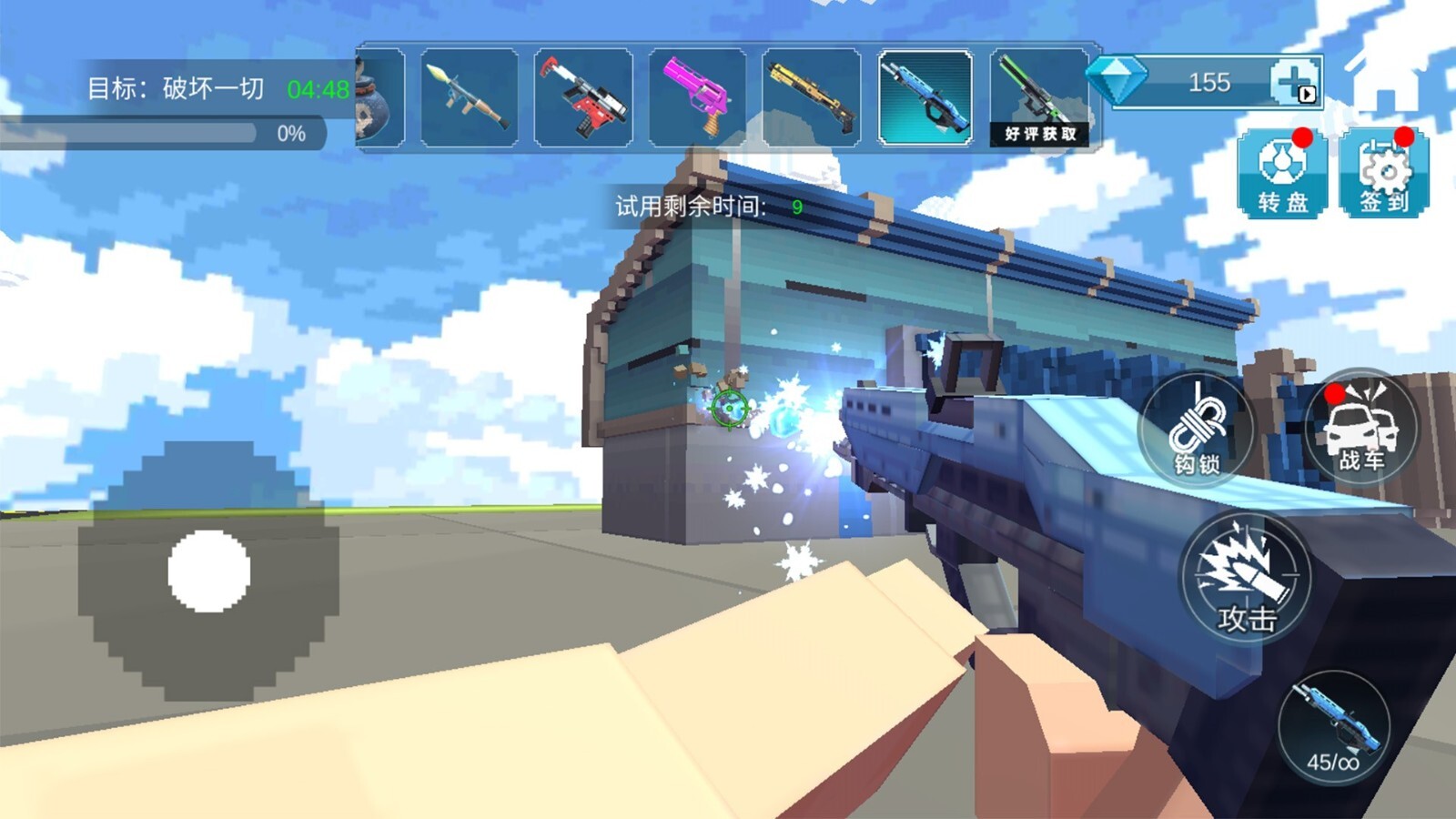Pick the highlighted blue ice rifle slot
The image size is (1456, 819).
[925, 98]
